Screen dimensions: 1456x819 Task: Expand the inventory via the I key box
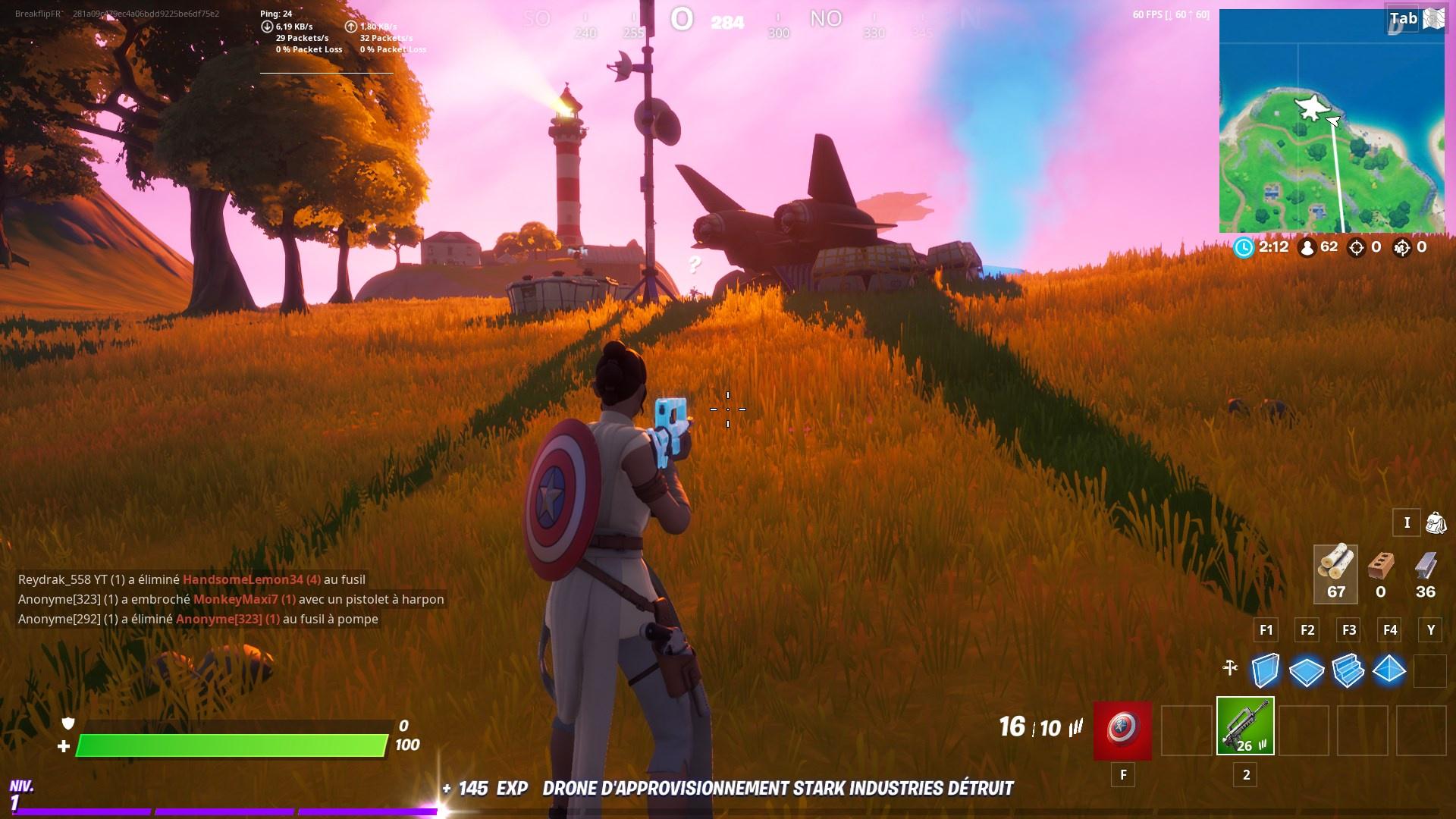point(1407,523)
